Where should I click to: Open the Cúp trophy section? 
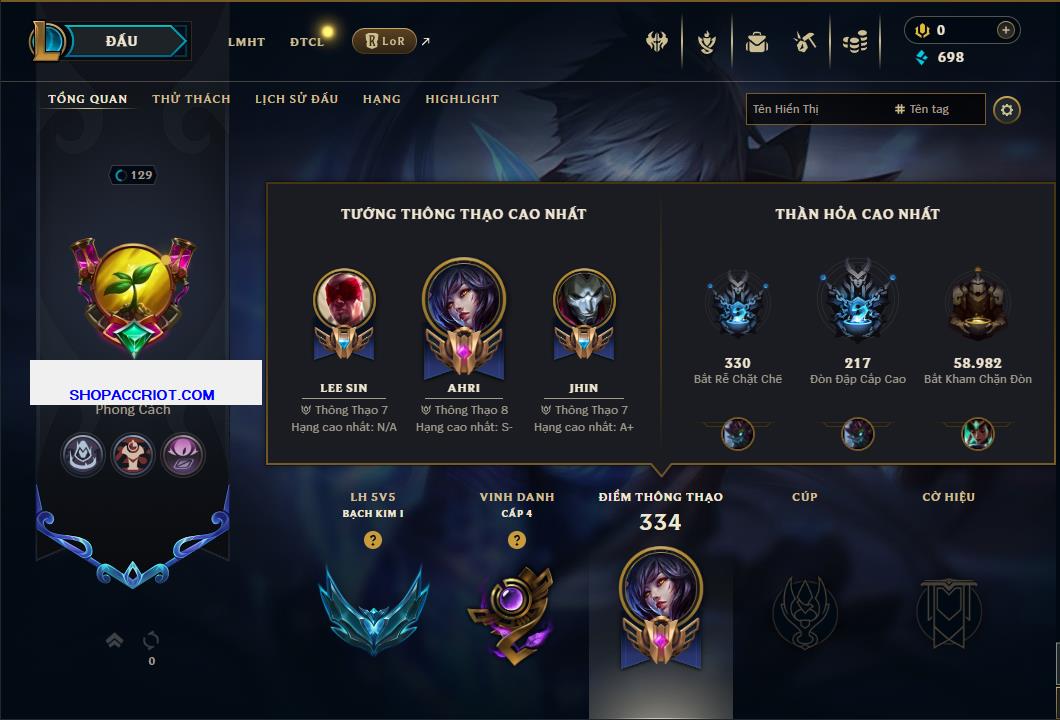coord(804,610)
